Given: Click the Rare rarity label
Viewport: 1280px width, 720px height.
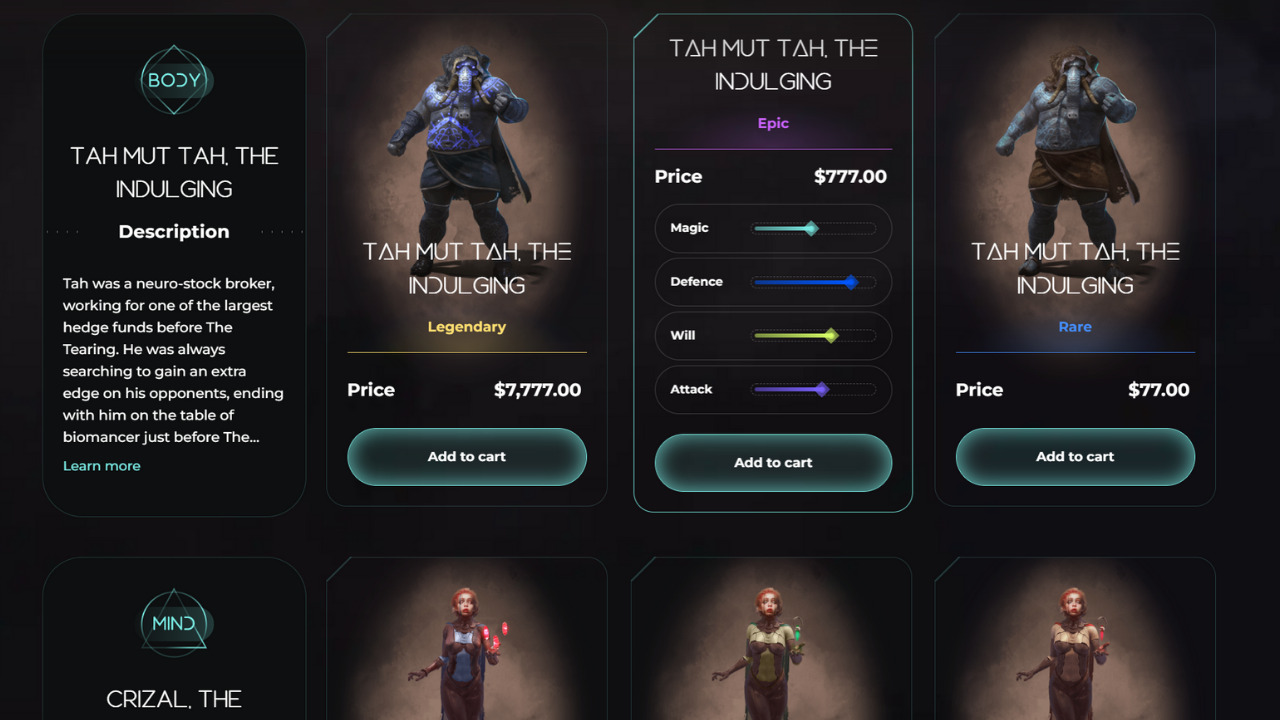Looking at the screenshot, I should point(1074,326).
